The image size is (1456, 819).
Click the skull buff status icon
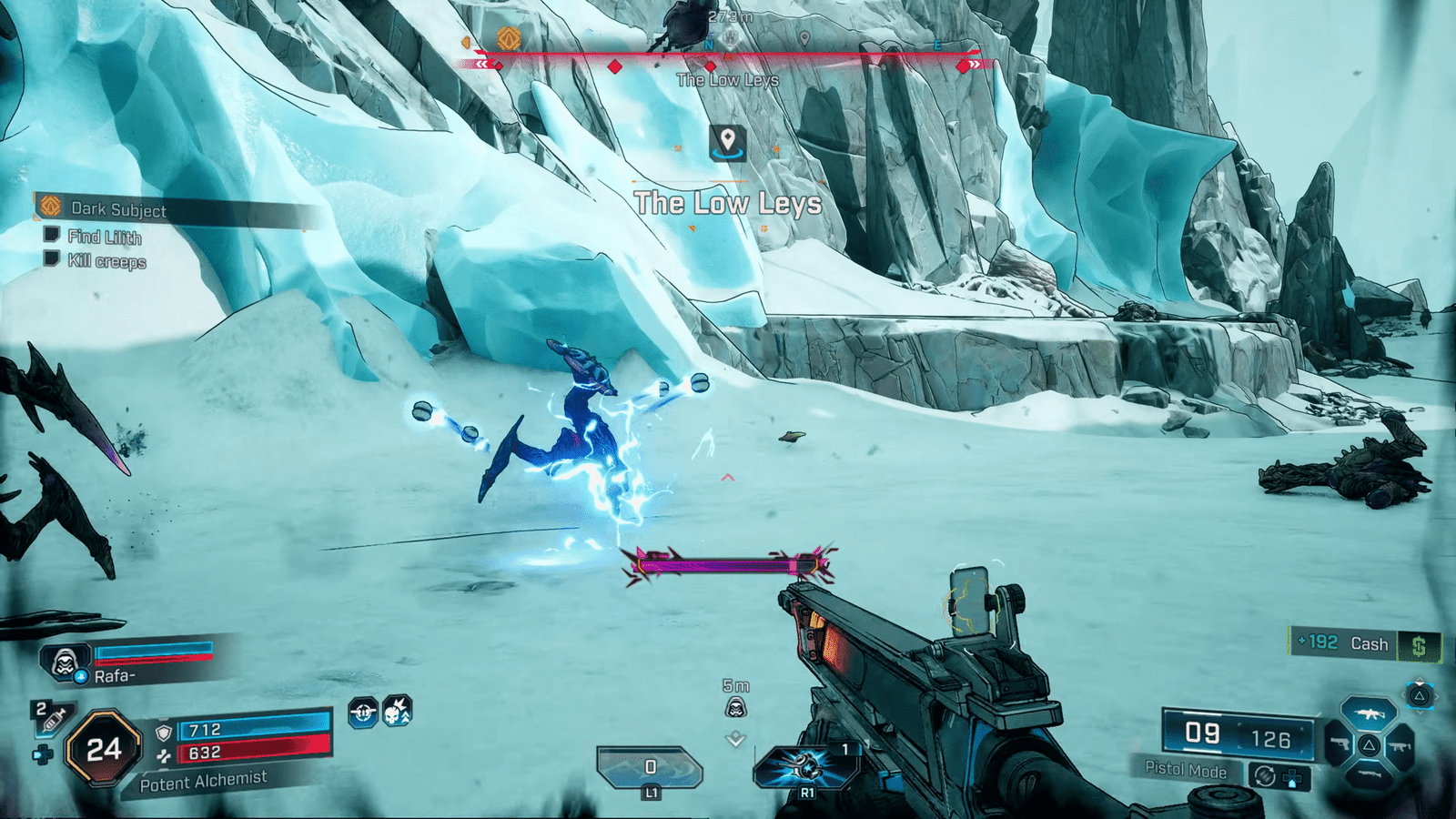(397, 712)
